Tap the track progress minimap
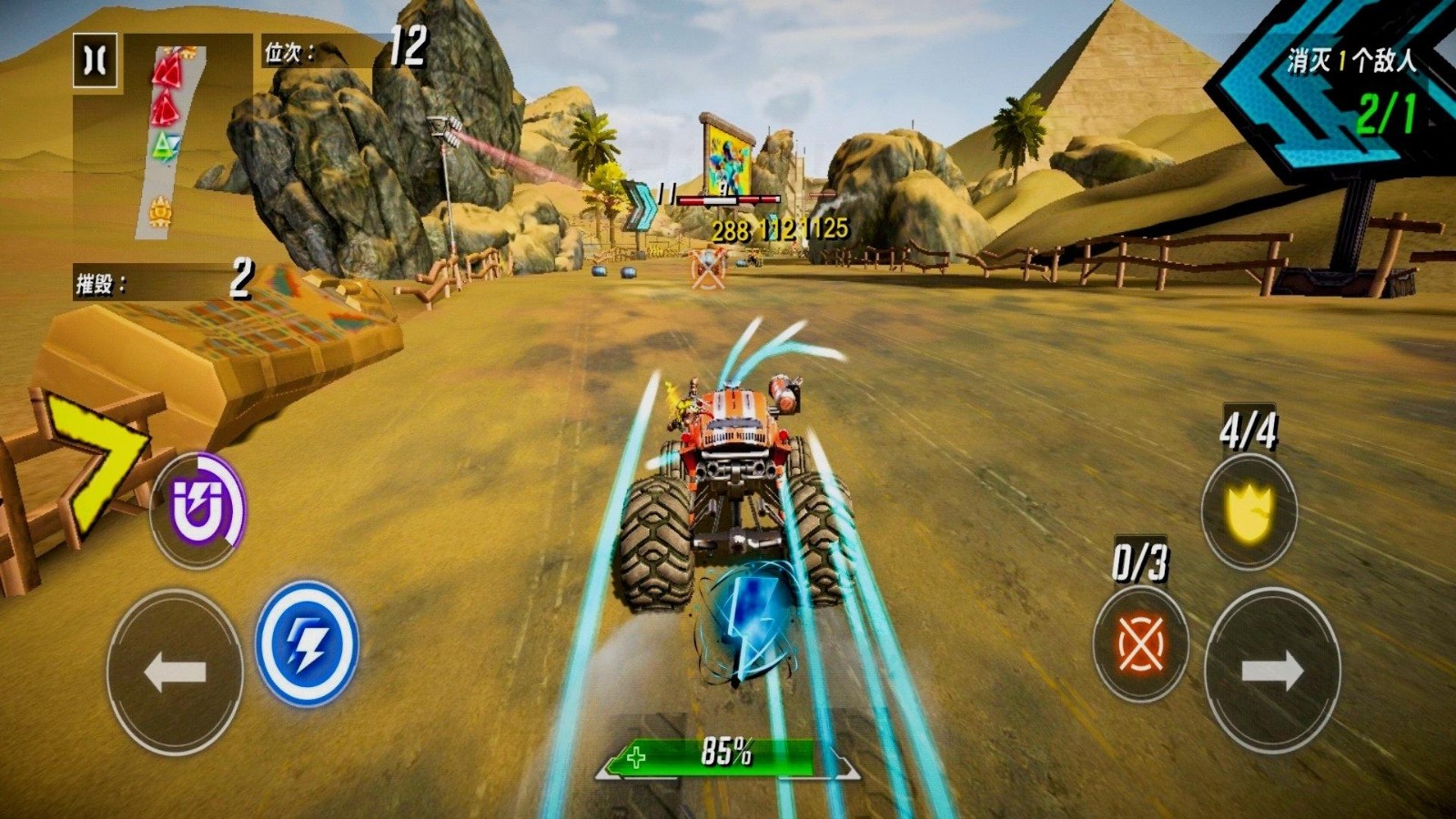1456x819 pixels. tap(170, 141)
